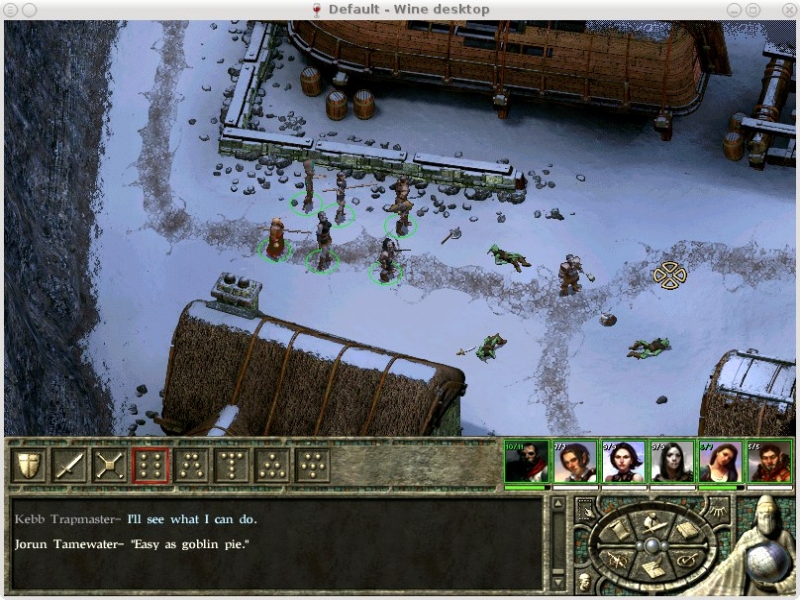
Task: Select the red-cloaked character portrait with 10/11 HP
Action: [x=526, y=462]
